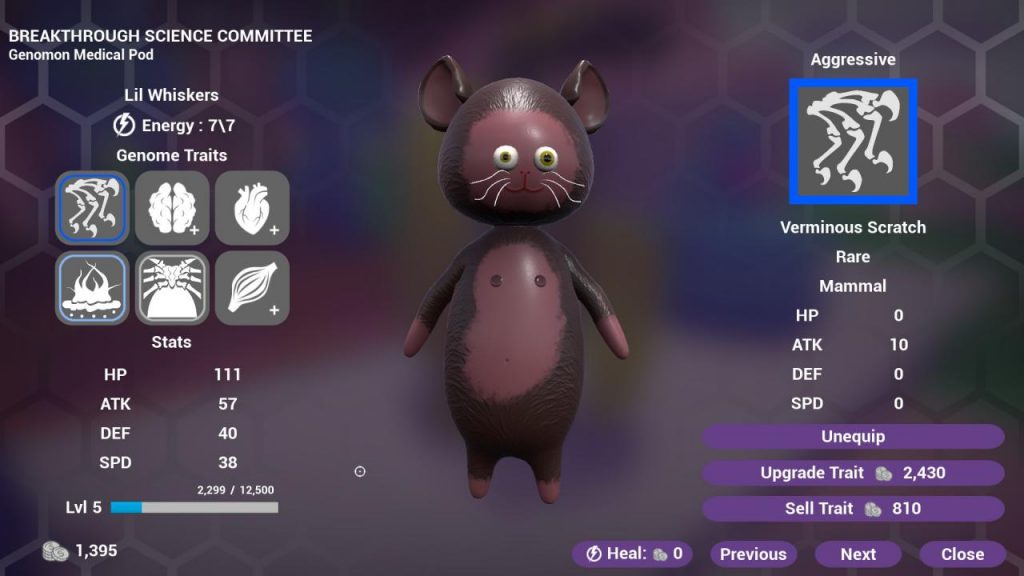Image resolution: width=1024 pixels, height=576 pixels.
Task: Click the large Verminous Scratch preview icon
Action: [x=853, y=141]
